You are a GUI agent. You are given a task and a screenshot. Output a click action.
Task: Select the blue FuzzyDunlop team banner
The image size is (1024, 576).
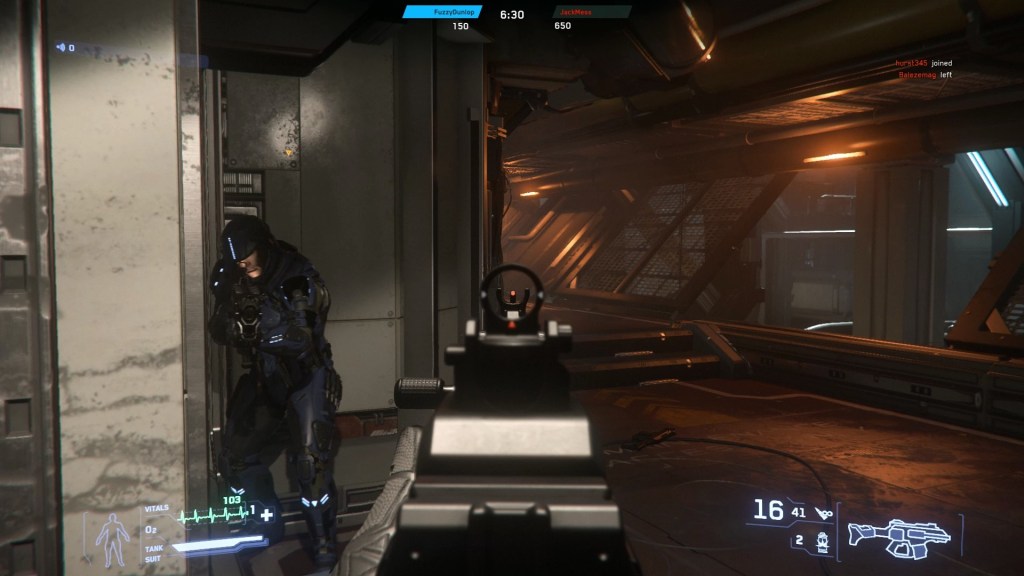[x=443, y=12]
